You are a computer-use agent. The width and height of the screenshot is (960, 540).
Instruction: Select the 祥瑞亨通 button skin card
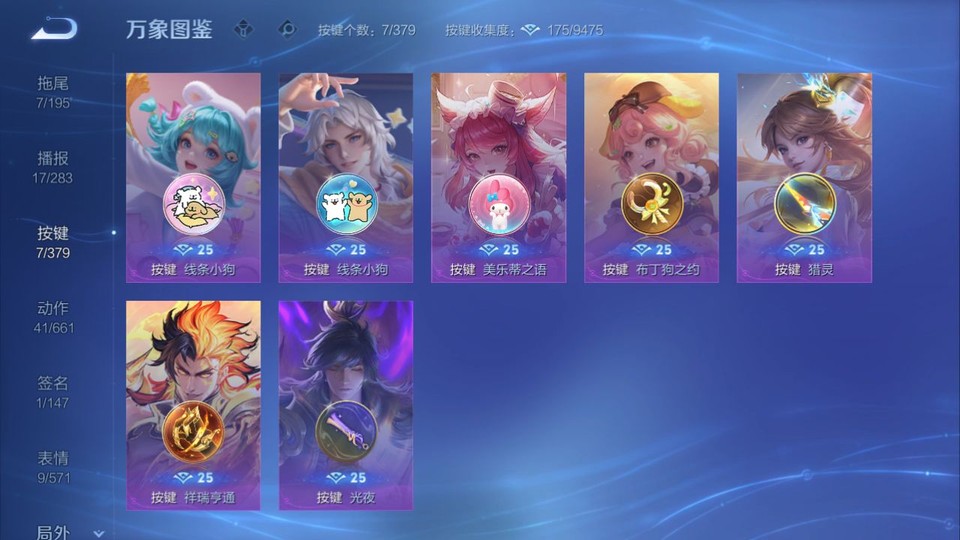(x=193, y=405)
